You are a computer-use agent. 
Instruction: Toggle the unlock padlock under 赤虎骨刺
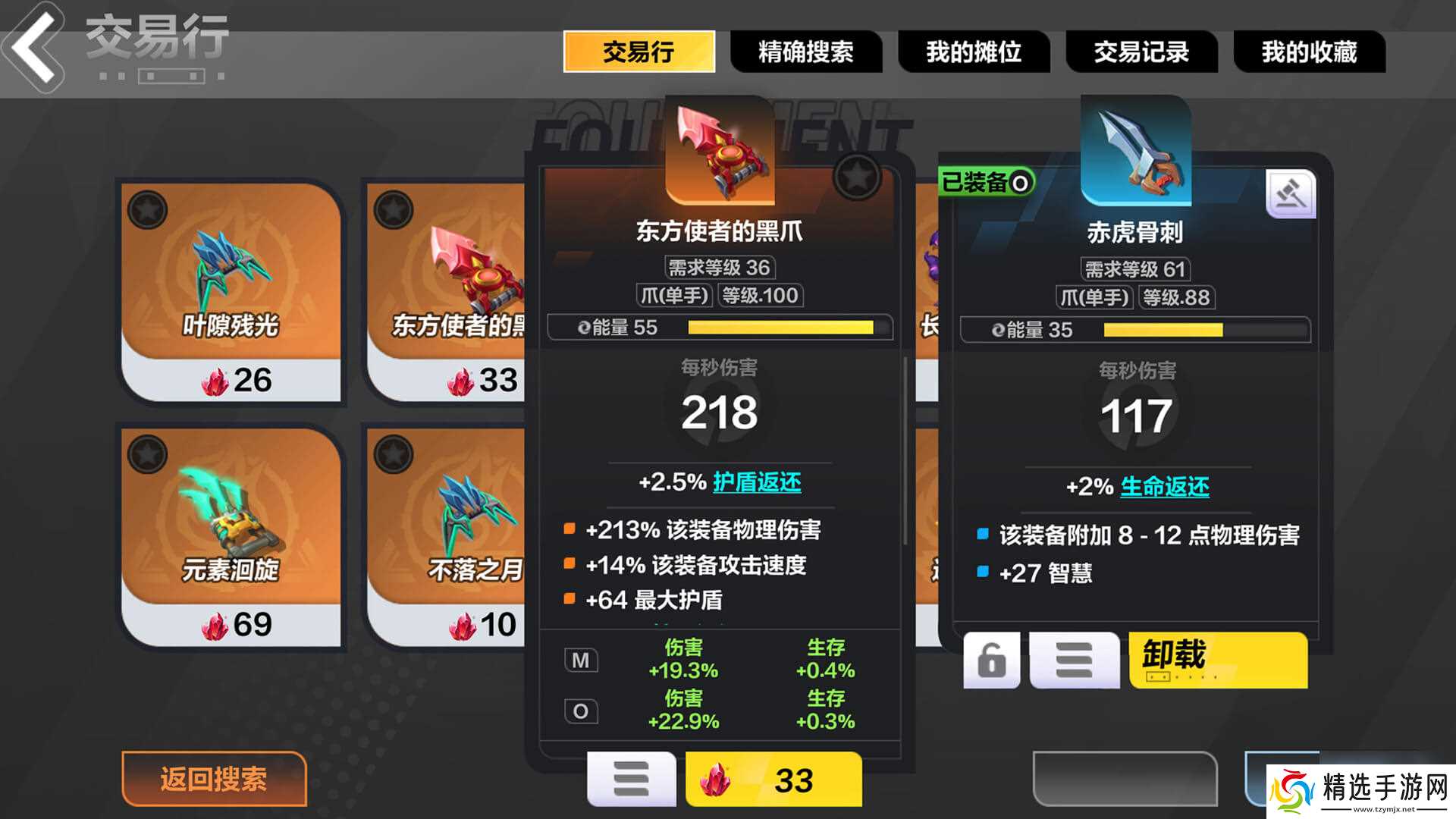(x=991, y=660)
